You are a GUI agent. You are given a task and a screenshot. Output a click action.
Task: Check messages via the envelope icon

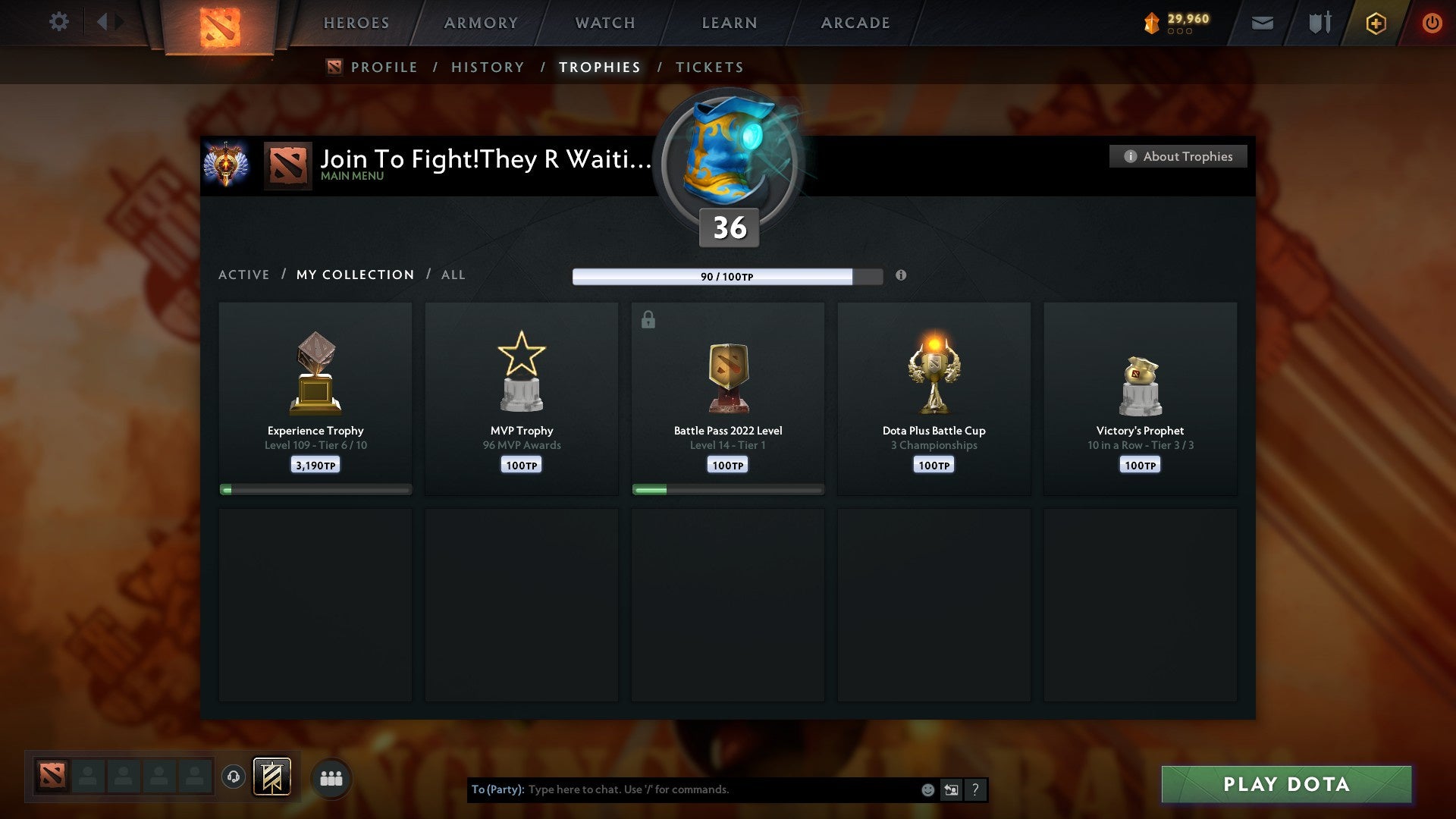pos(1262,24)
